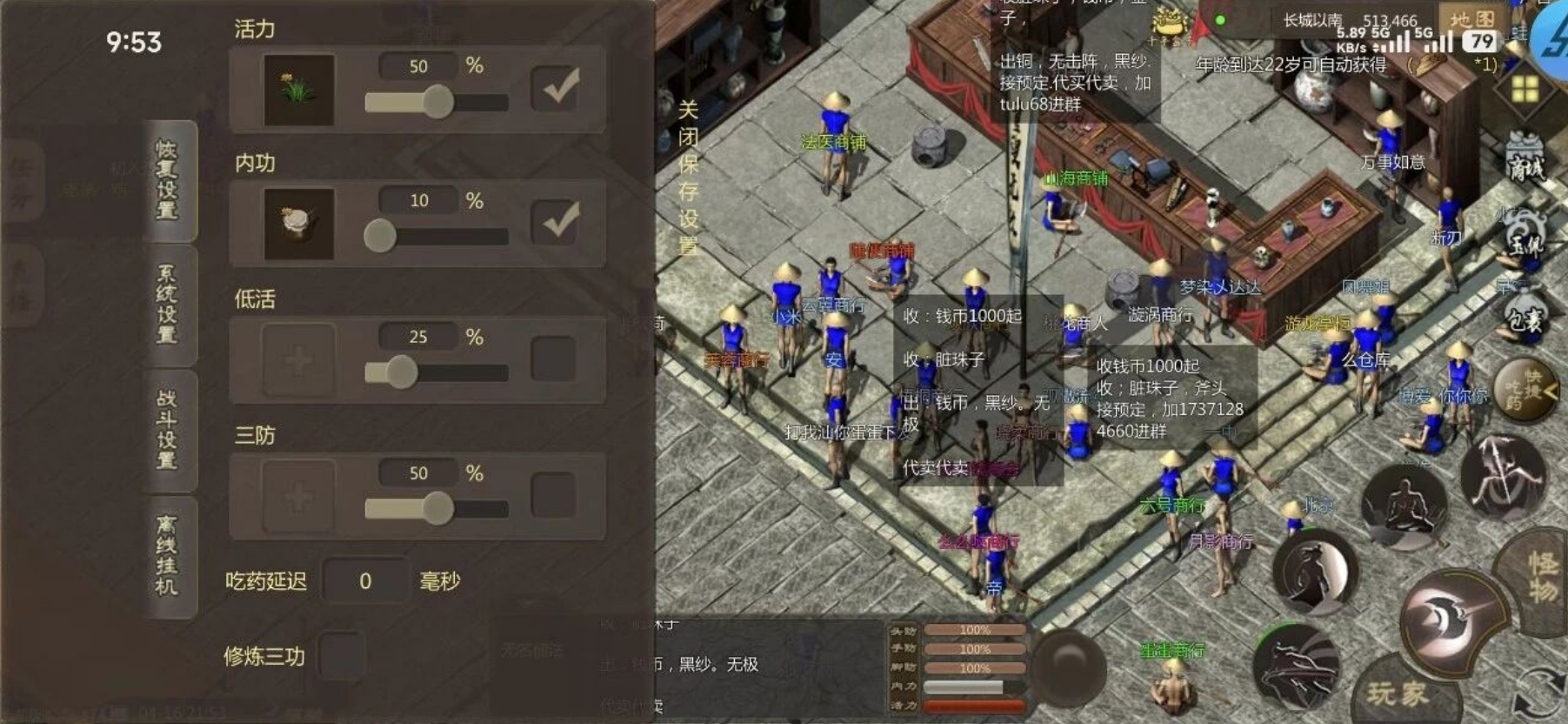1568x724 pixels.
Task: Open the 商城 shop
Action: click(1525, 161)
